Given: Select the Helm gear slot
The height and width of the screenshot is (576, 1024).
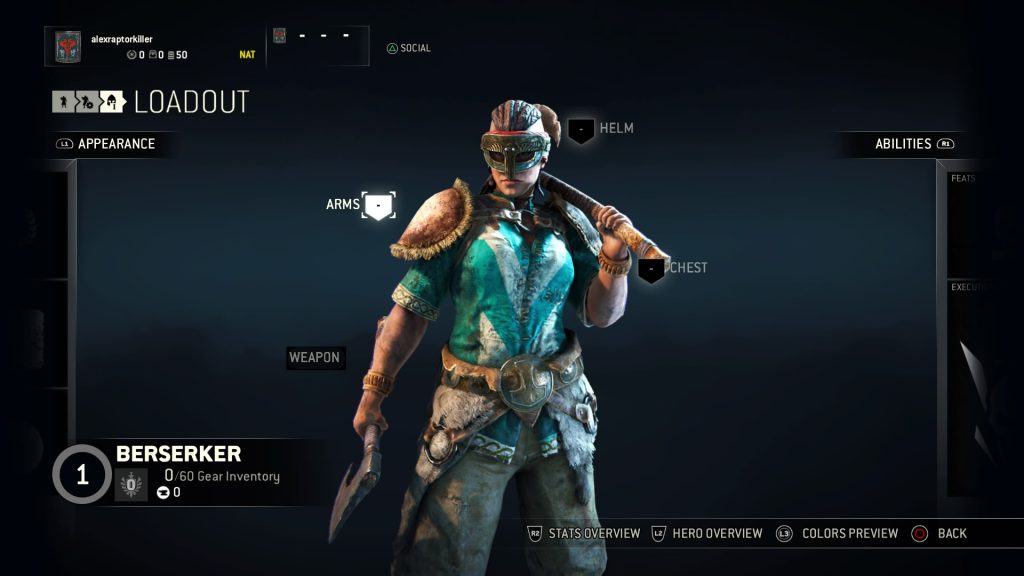Looking at the screenshot, I should pyautogui.click(x=582, y=129).
